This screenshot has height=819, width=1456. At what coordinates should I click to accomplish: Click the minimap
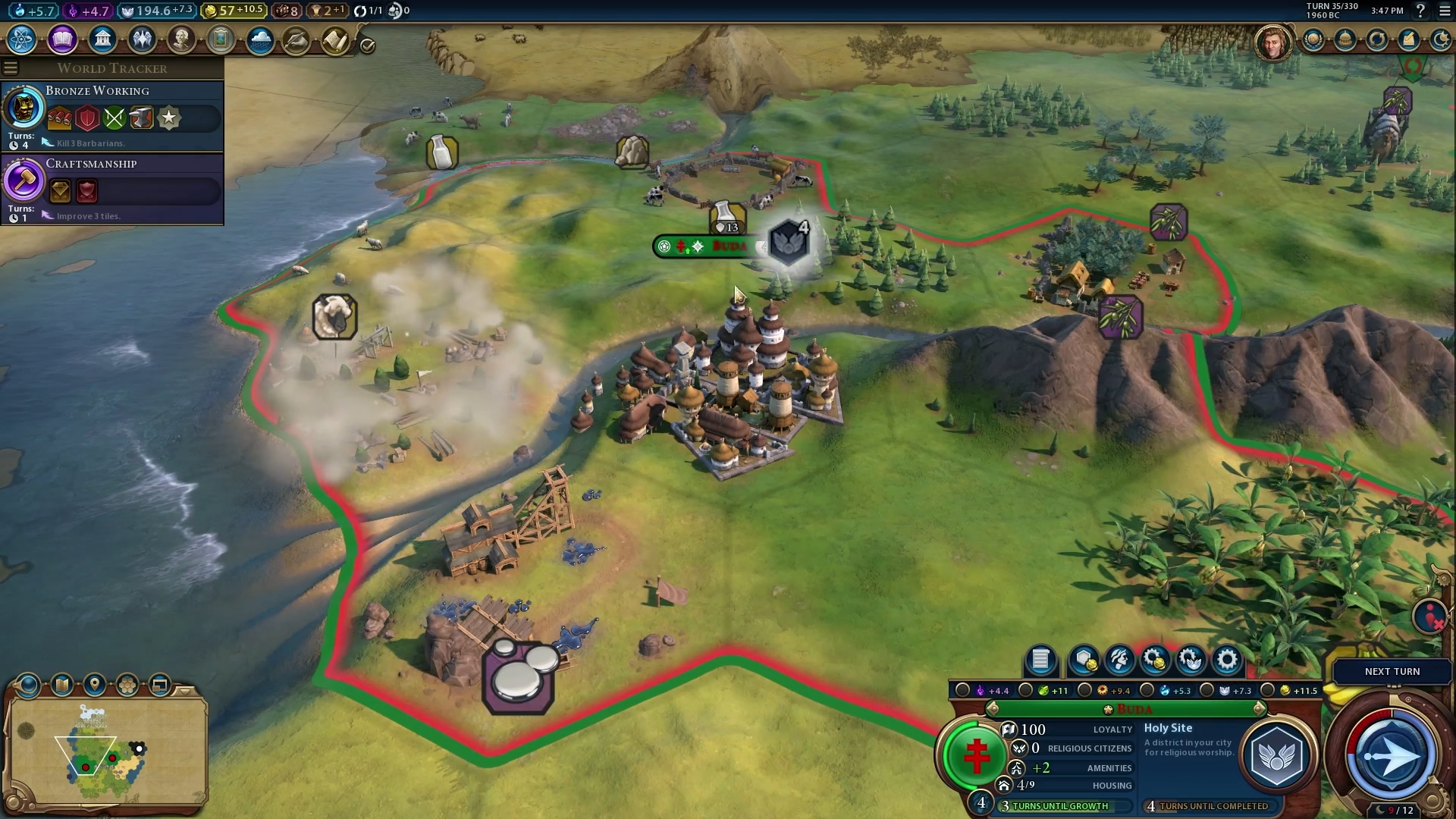coord(106,751)
